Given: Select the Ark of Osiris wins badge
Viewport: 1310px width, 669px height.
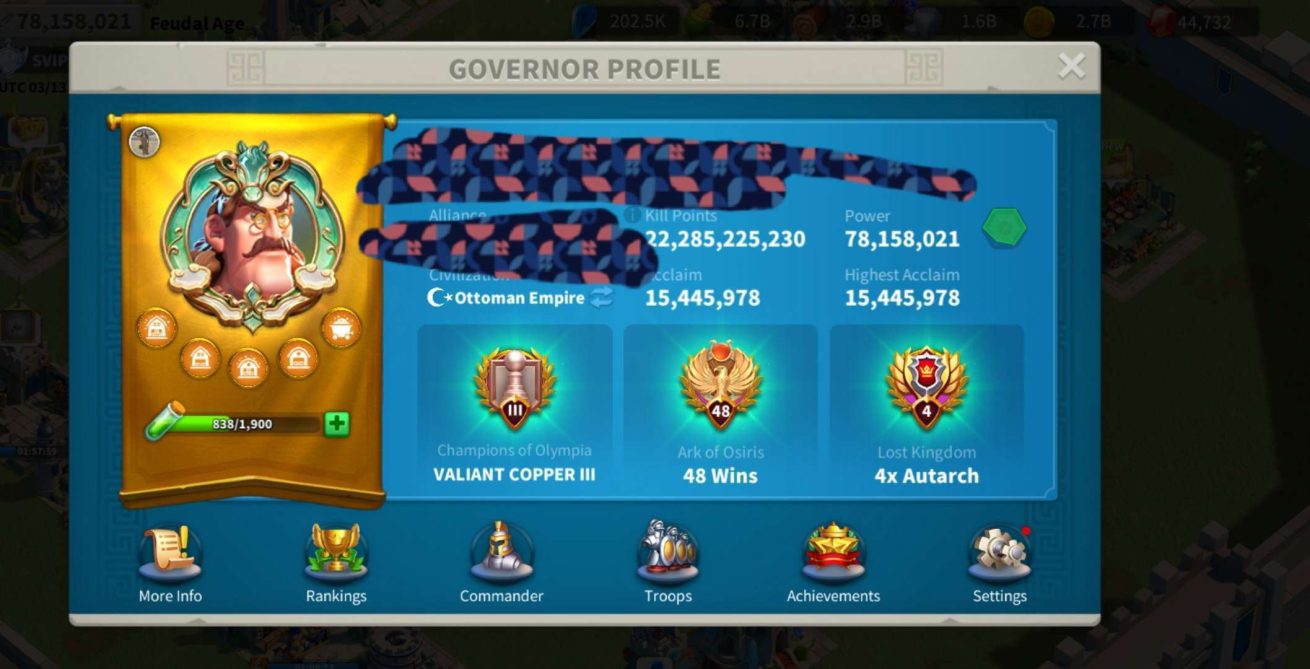Looking at the screenshot, I should pyautogui.click(x=720, y=385).
